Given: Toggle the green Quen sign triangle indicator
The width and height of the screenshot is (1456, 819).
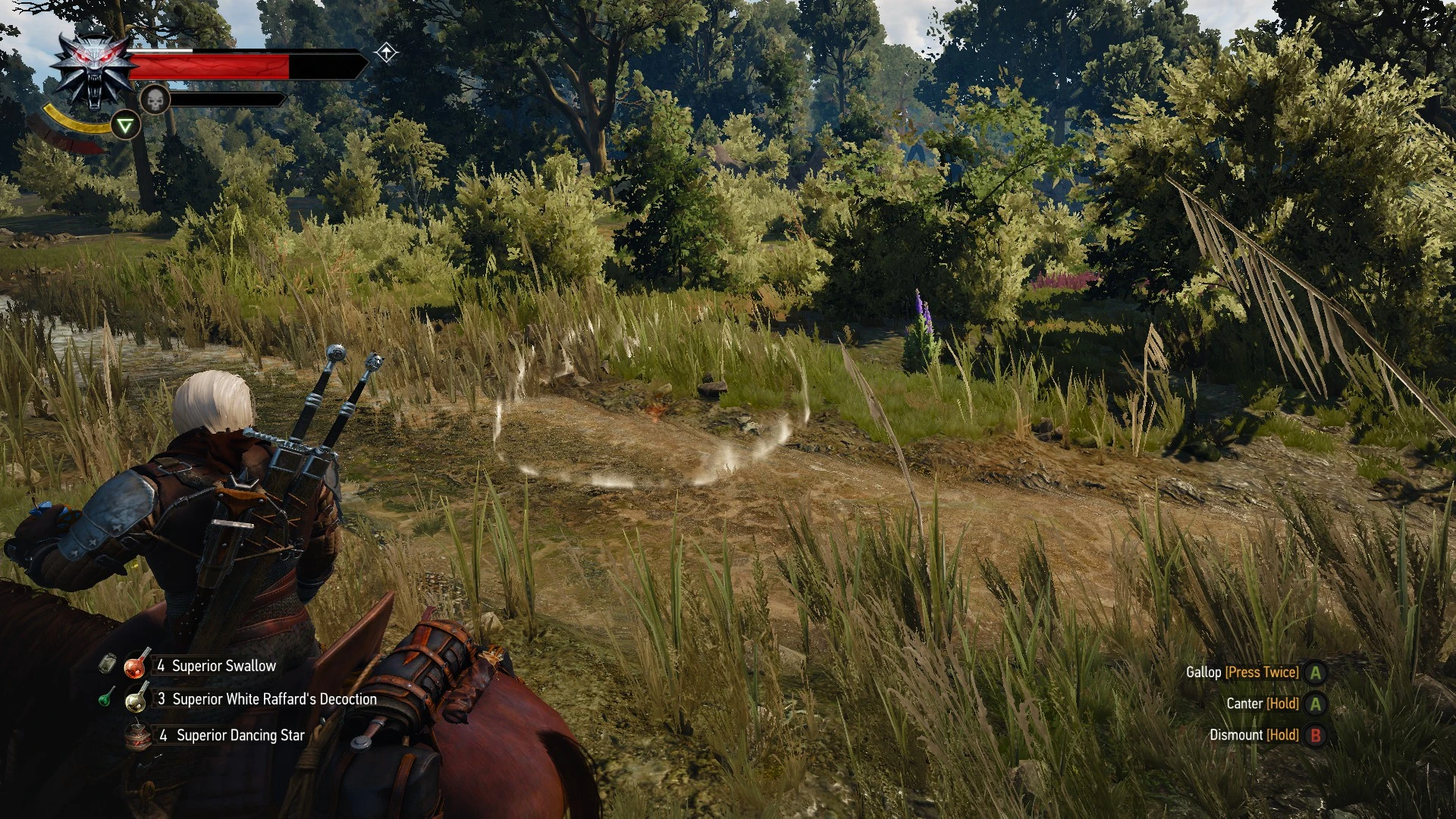Looking at the screenshot, I should pyautogui.click(x=125, y=125).
